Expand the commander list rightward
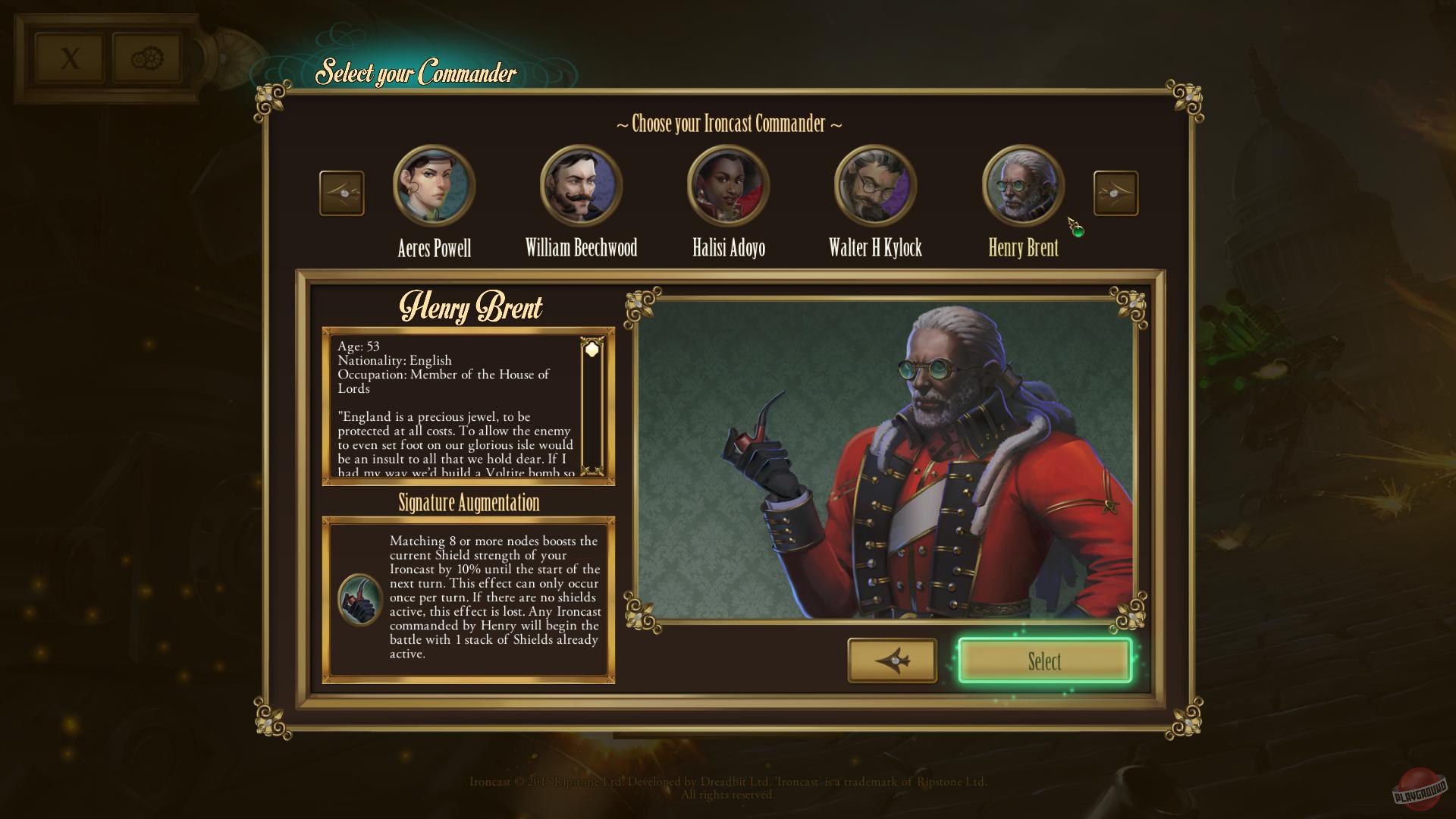This screenshot has width=1456, height=819. pyautogui.click(x=1115, y=193)
